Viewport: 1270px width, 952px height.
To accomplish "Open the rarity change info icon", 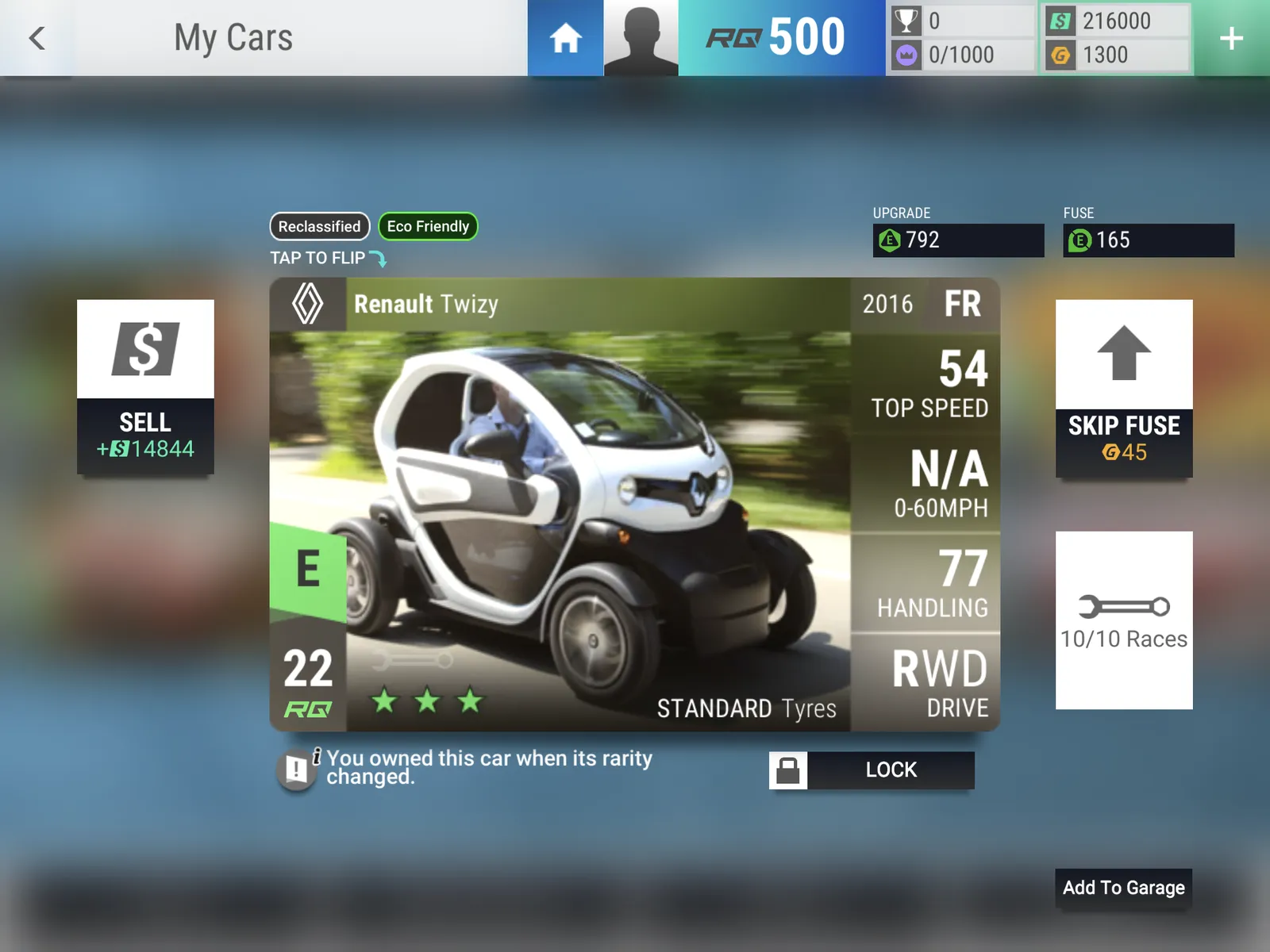I will tap(298, 768).
